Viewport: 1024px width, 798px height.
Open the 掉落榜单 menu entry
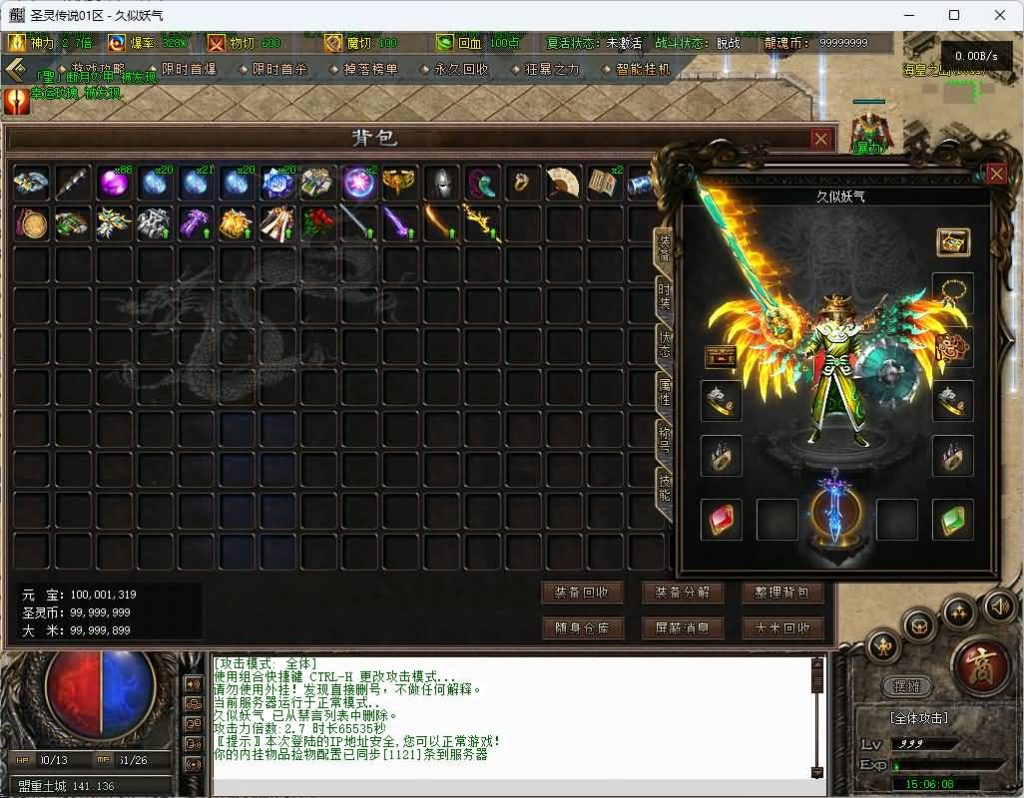tap(369, 69)
